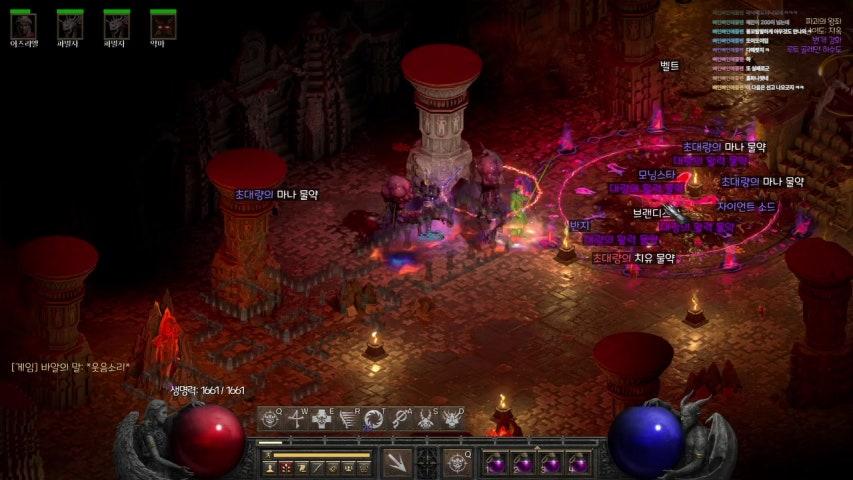This screenshot has width=853, height=480.
Task: Pick up the 벨트 item label
Action: click(x=669, y=66)
